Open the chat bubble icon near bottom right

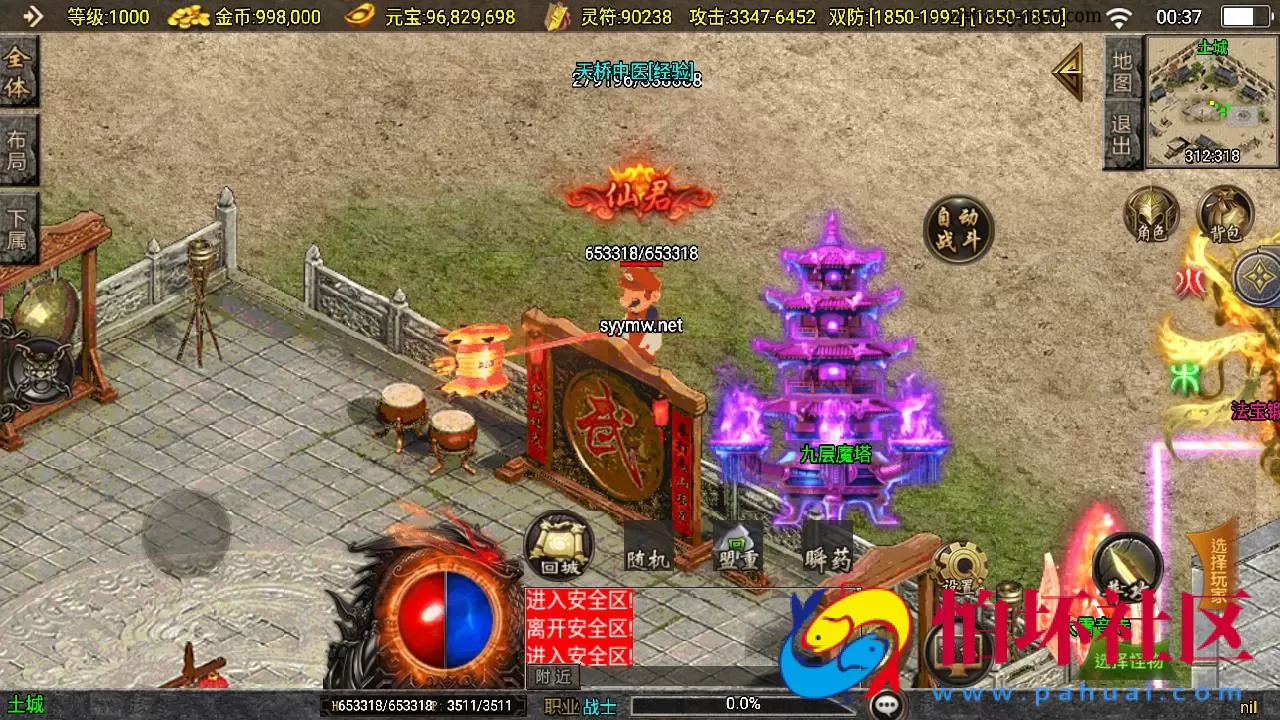[x=888, y=703]
